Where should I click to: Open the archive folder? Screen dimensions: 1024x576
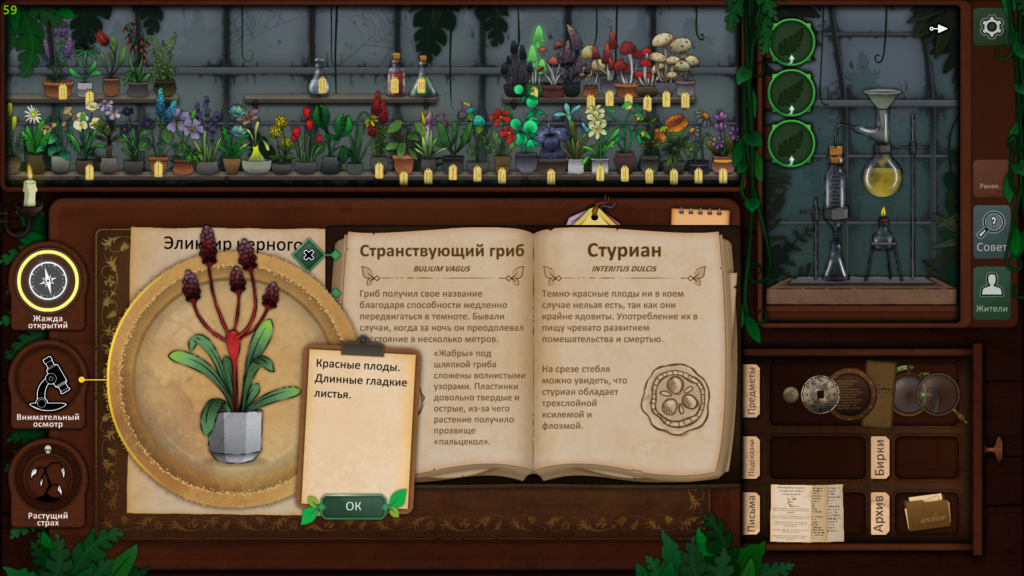coord(927,513)
